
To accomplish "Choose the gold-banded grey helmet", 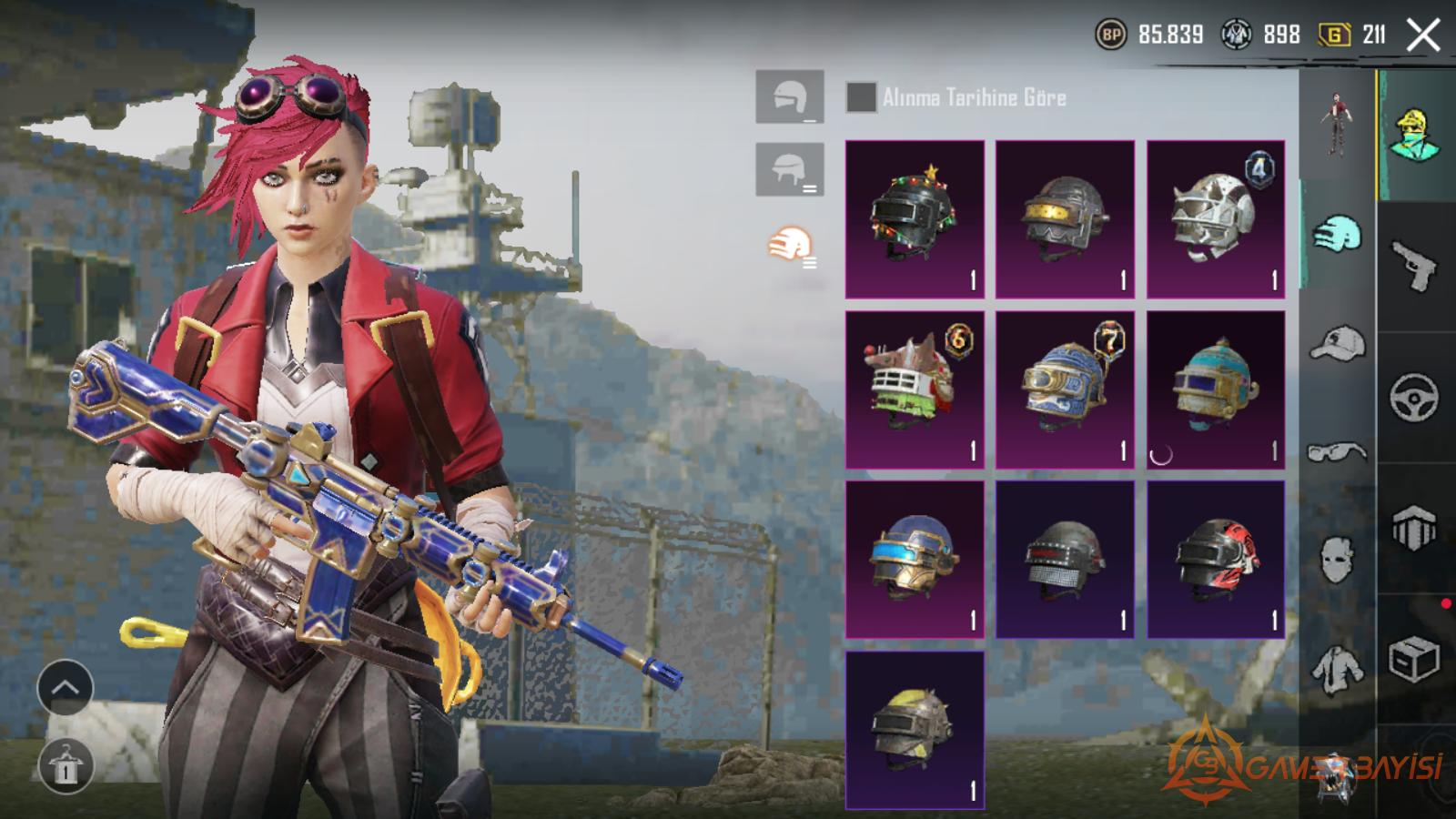I will [1065, 219].
